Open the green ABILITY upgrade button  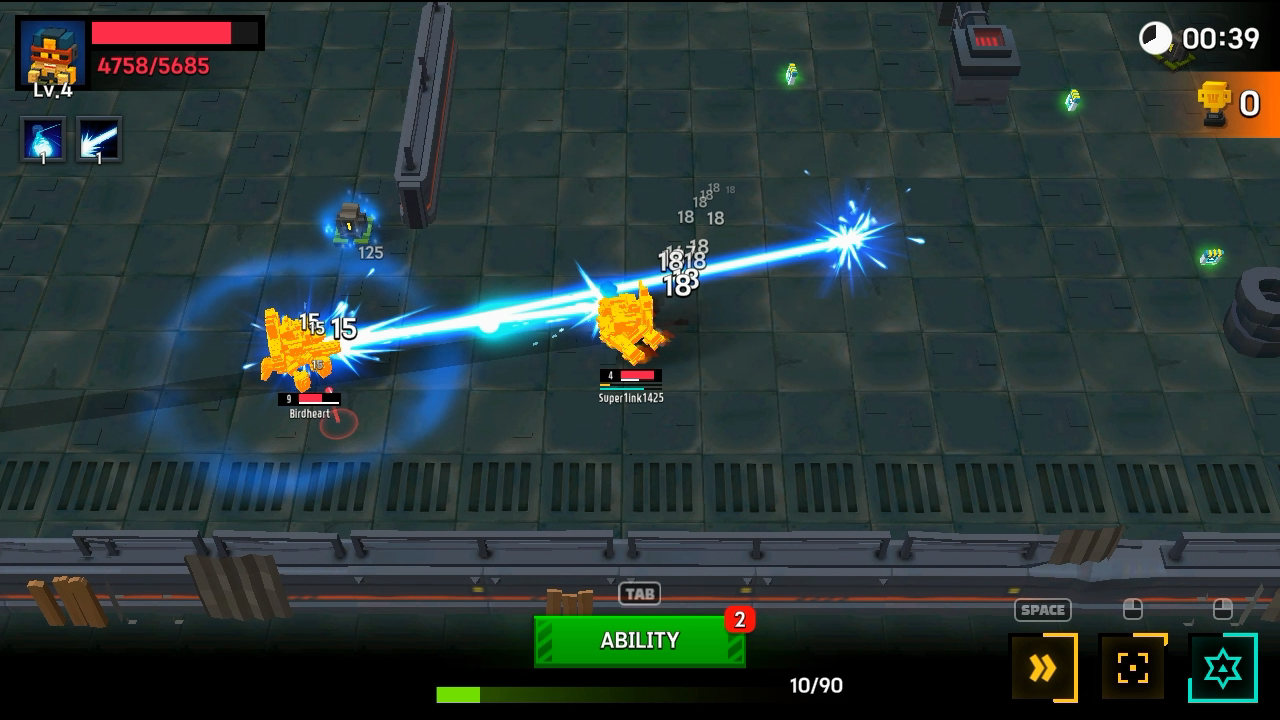click(639, 641)
